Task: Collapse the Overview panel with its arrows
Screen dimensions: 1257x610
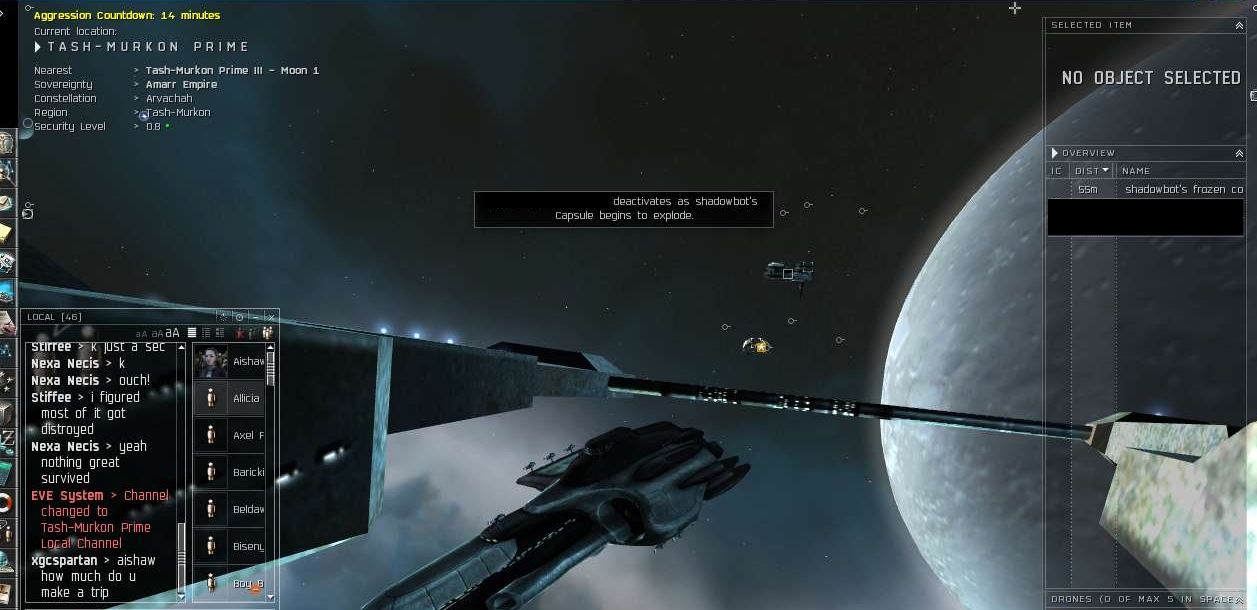Action: pyautogui.click(x=1240, y=153)
